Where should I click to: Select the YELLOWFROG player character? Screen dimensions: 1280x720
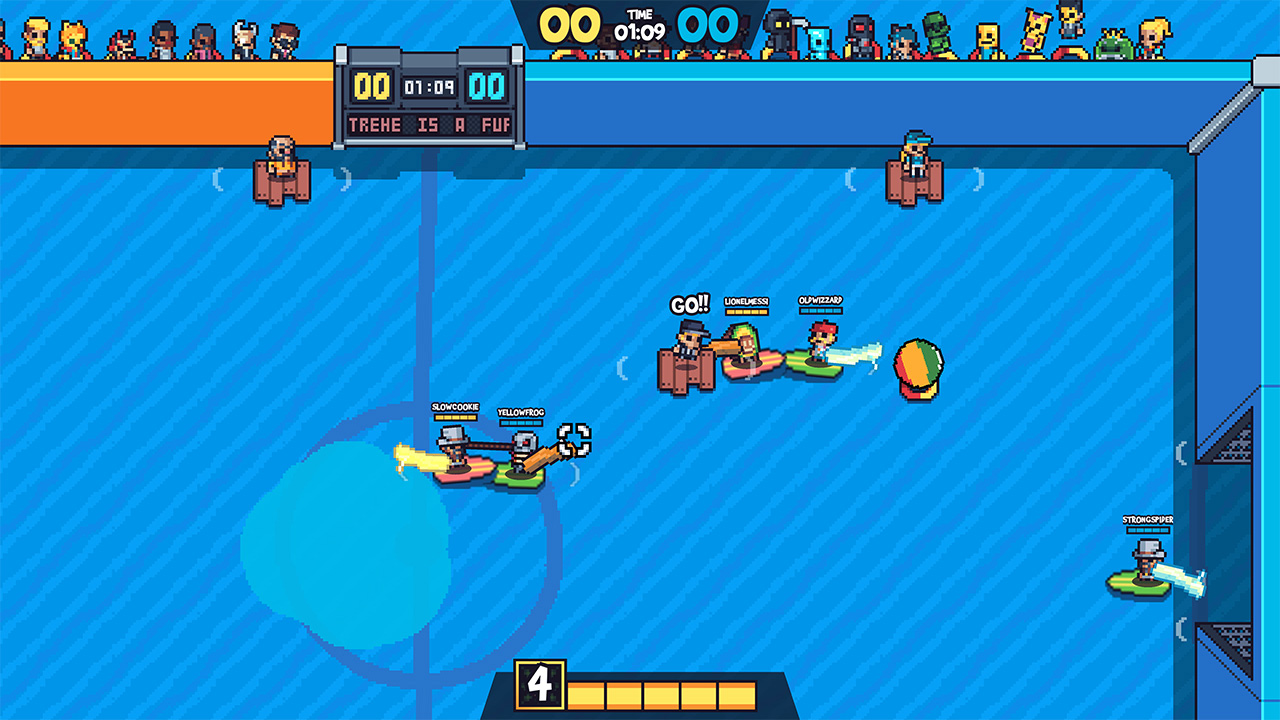point(520,452)
